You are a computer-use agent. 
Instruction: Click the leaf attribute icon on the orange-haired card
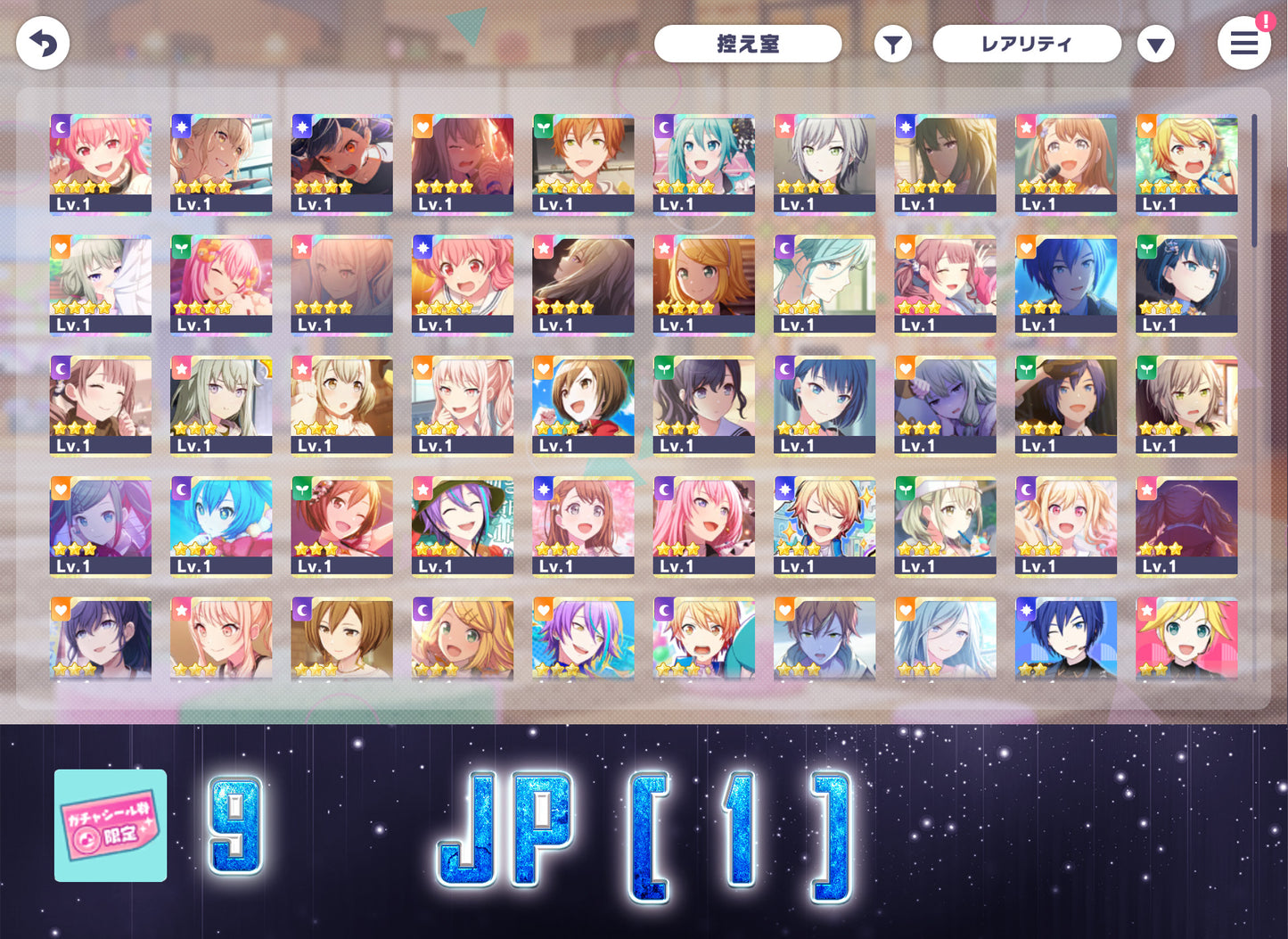[x=544, y=126]
